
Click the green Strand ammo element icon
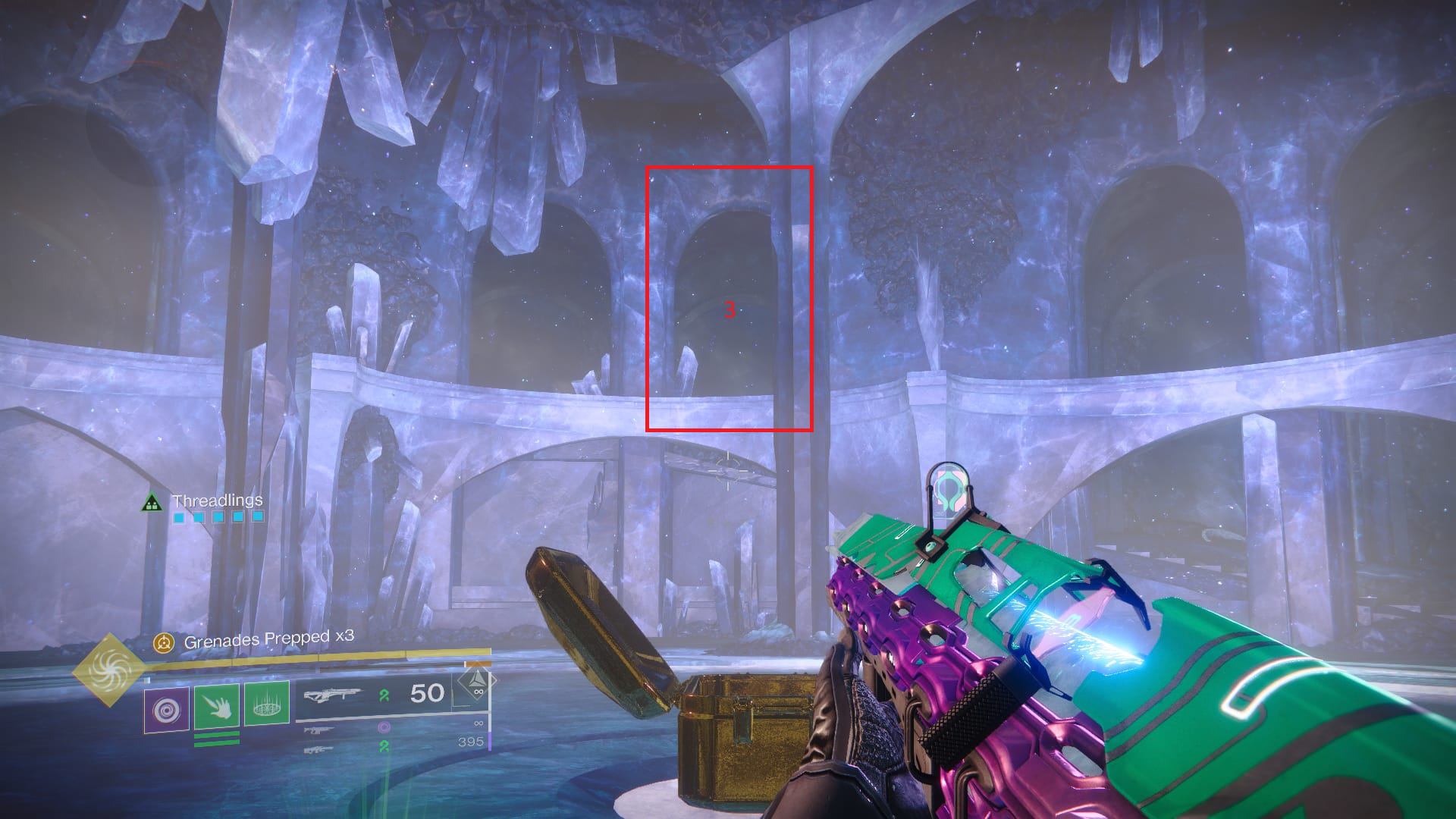point(384,694)
